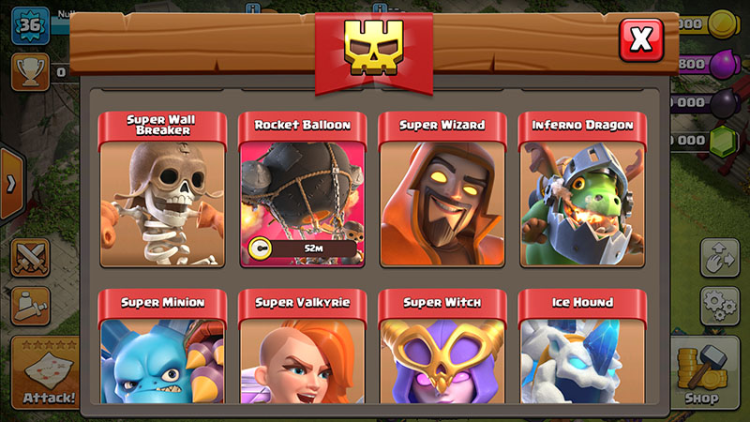Pick the Ice Hound card

(582, 350)
